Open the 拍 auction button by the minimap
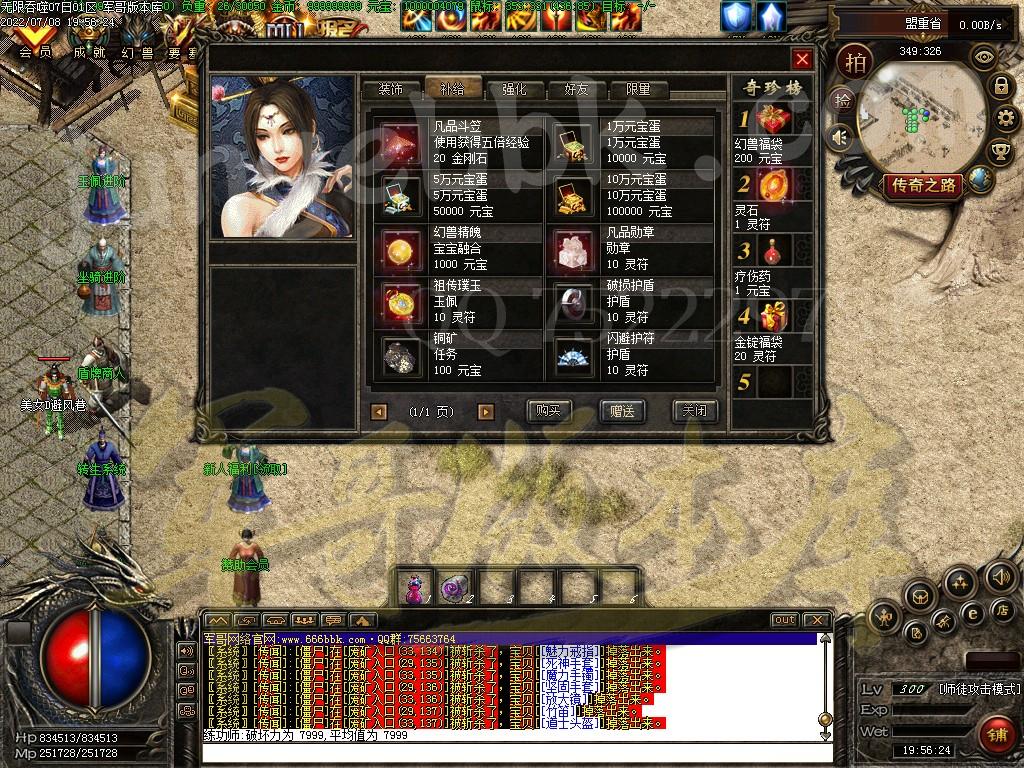The width and height of the screenshot is (1024, 768). coord(854,61)
